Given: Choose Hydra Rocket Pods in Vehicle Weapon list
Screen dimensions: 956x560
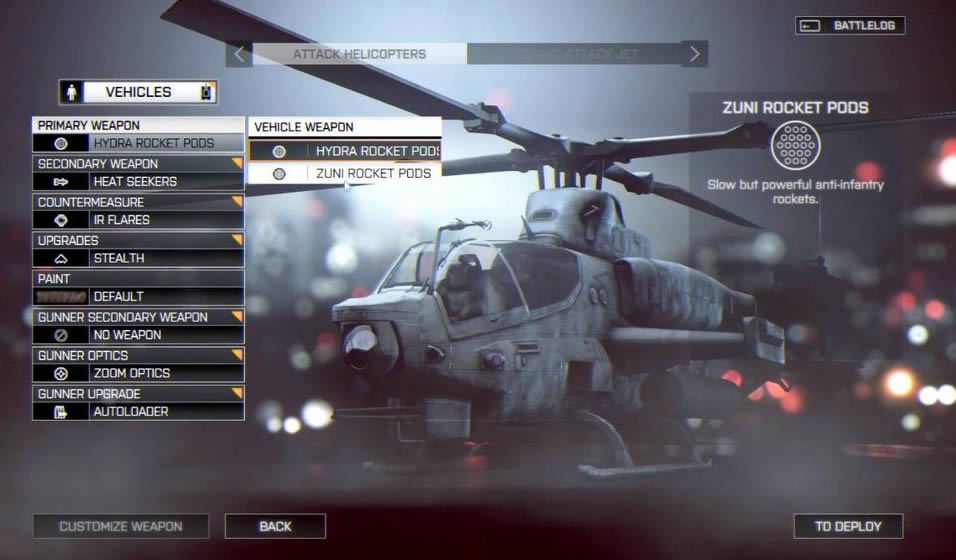Looking at the screenshot, I should (x=345, y=151).
